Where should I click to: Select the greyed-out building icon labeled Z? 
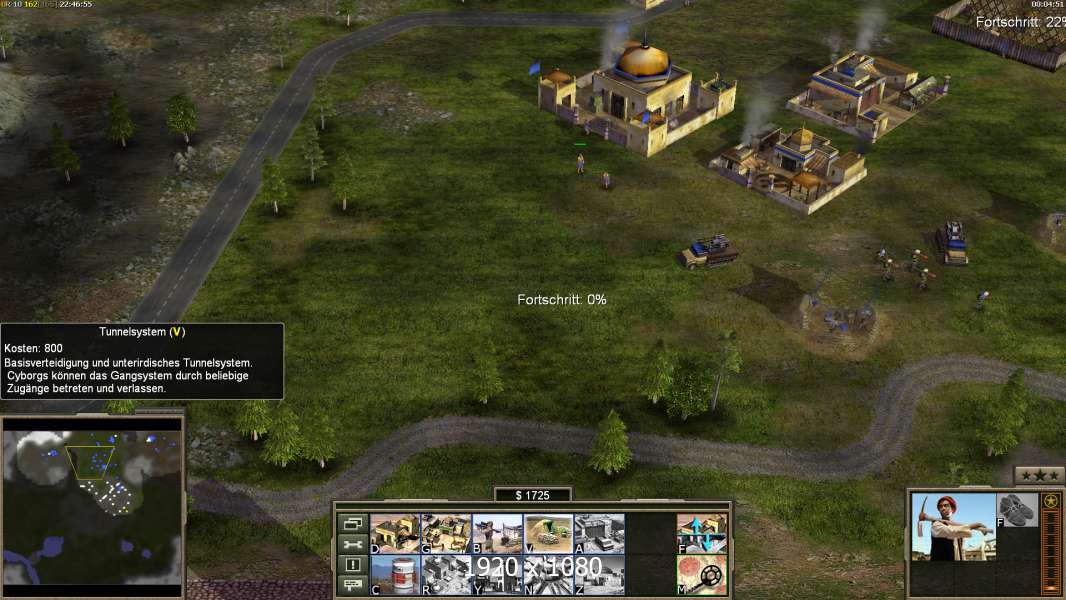pos(599,574)
